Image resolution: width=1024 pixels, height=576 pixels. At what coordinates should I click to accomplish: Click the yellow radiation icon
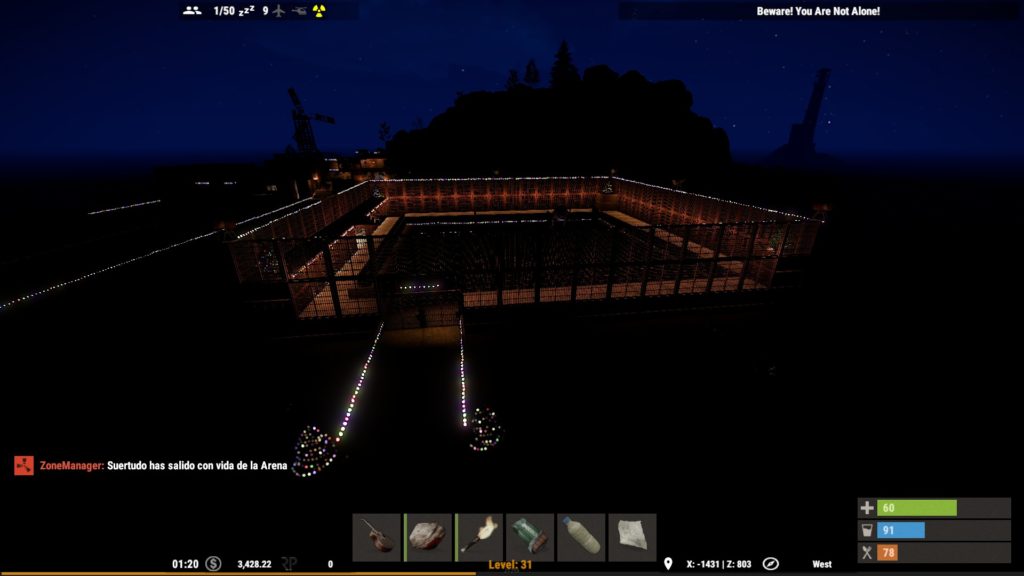point(319,11)
